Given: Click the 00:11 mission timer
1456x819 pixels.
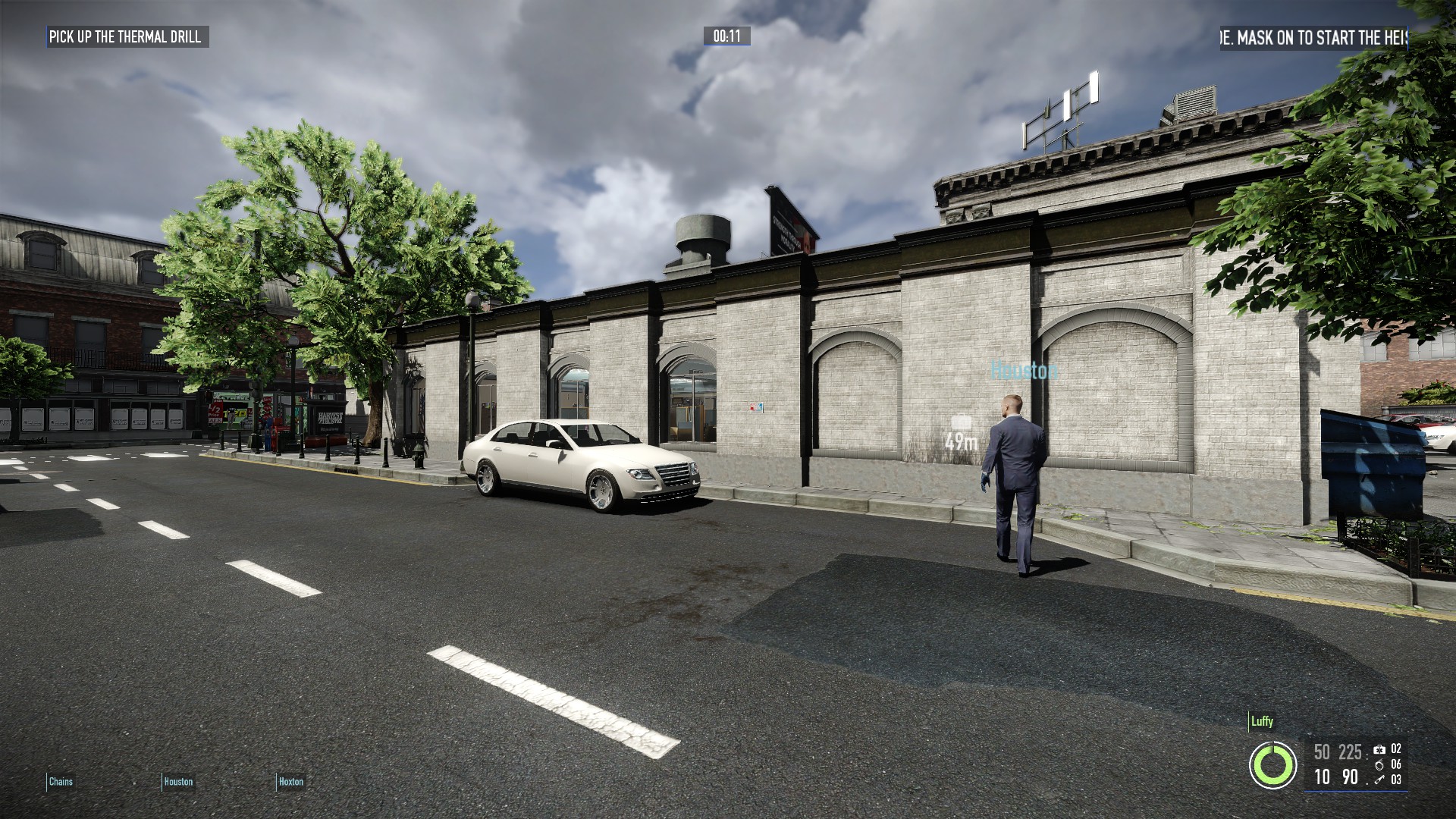Looking at the screenshot, I should pyautogui.click(x=726, y=36).
